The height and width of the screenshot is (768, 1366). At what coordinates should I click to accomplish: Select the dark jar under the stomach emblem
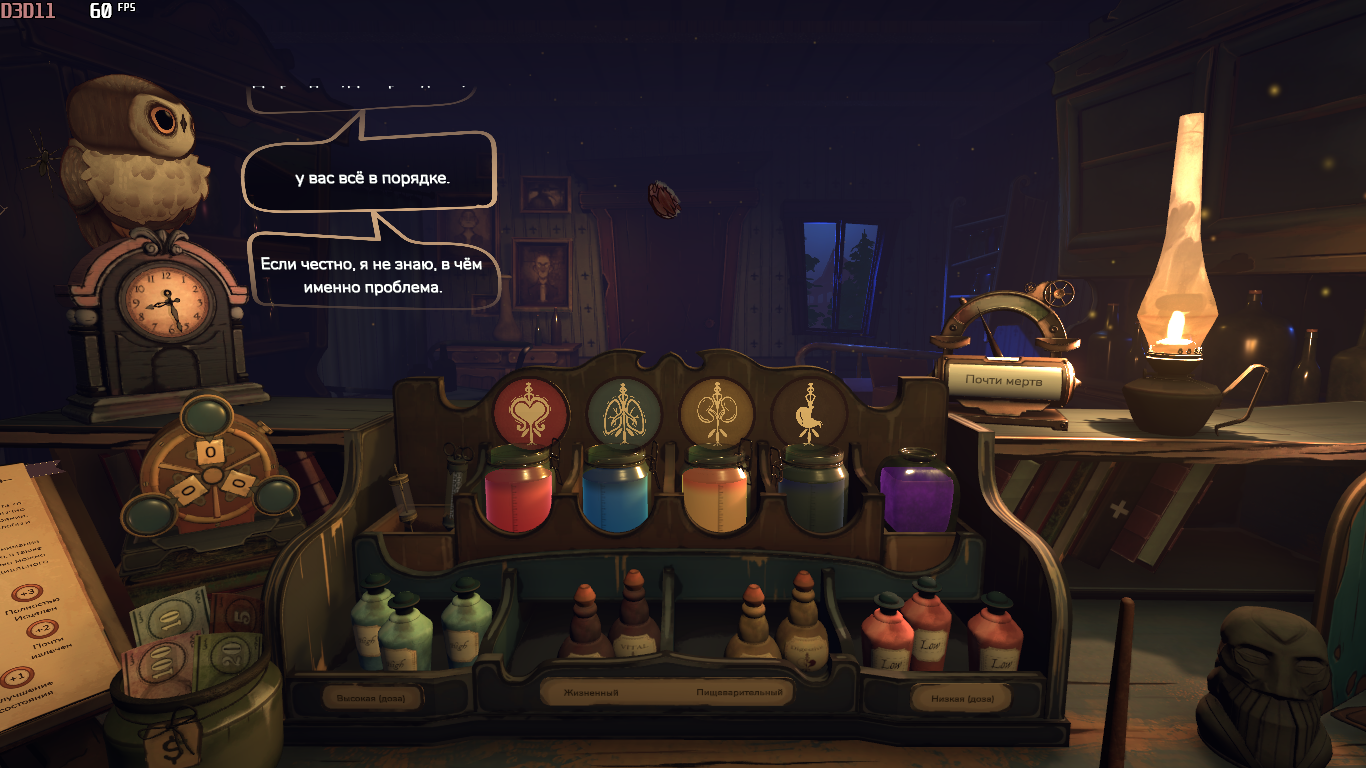(x=814, y=492)
